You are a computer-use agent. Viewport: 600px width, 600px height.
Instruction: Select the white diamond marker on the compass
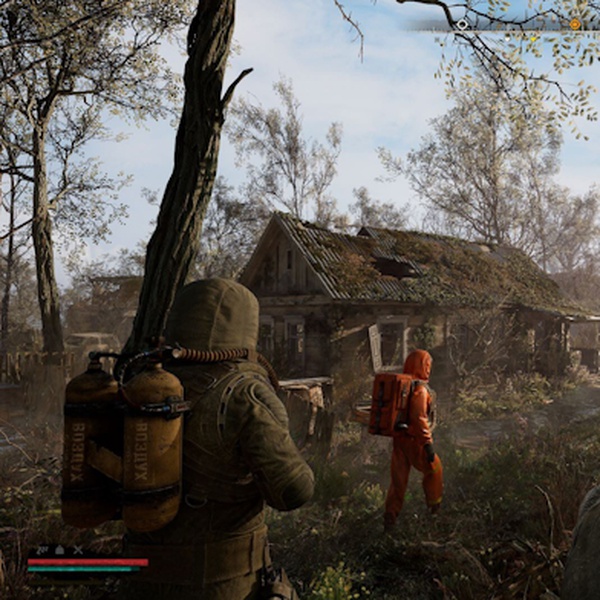tap(462, 23)
